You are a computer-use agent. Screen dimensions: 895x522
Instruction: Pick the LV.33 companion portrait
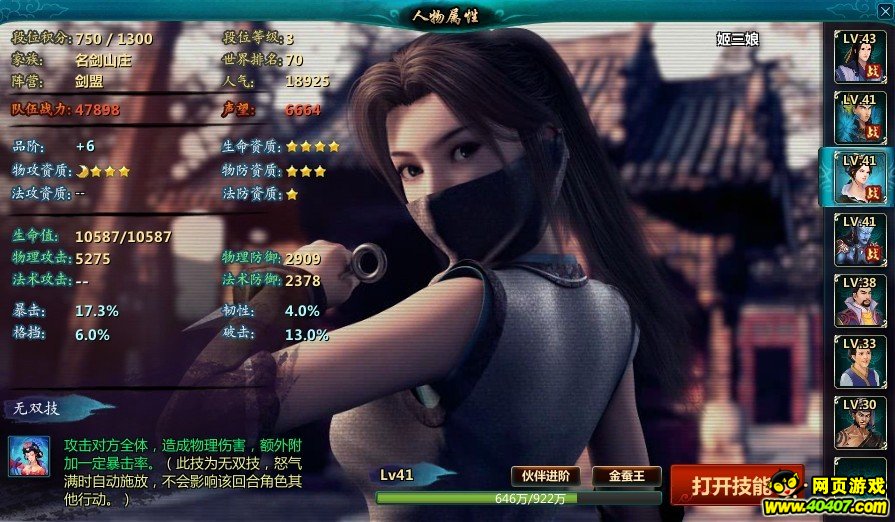click(859, 362)
